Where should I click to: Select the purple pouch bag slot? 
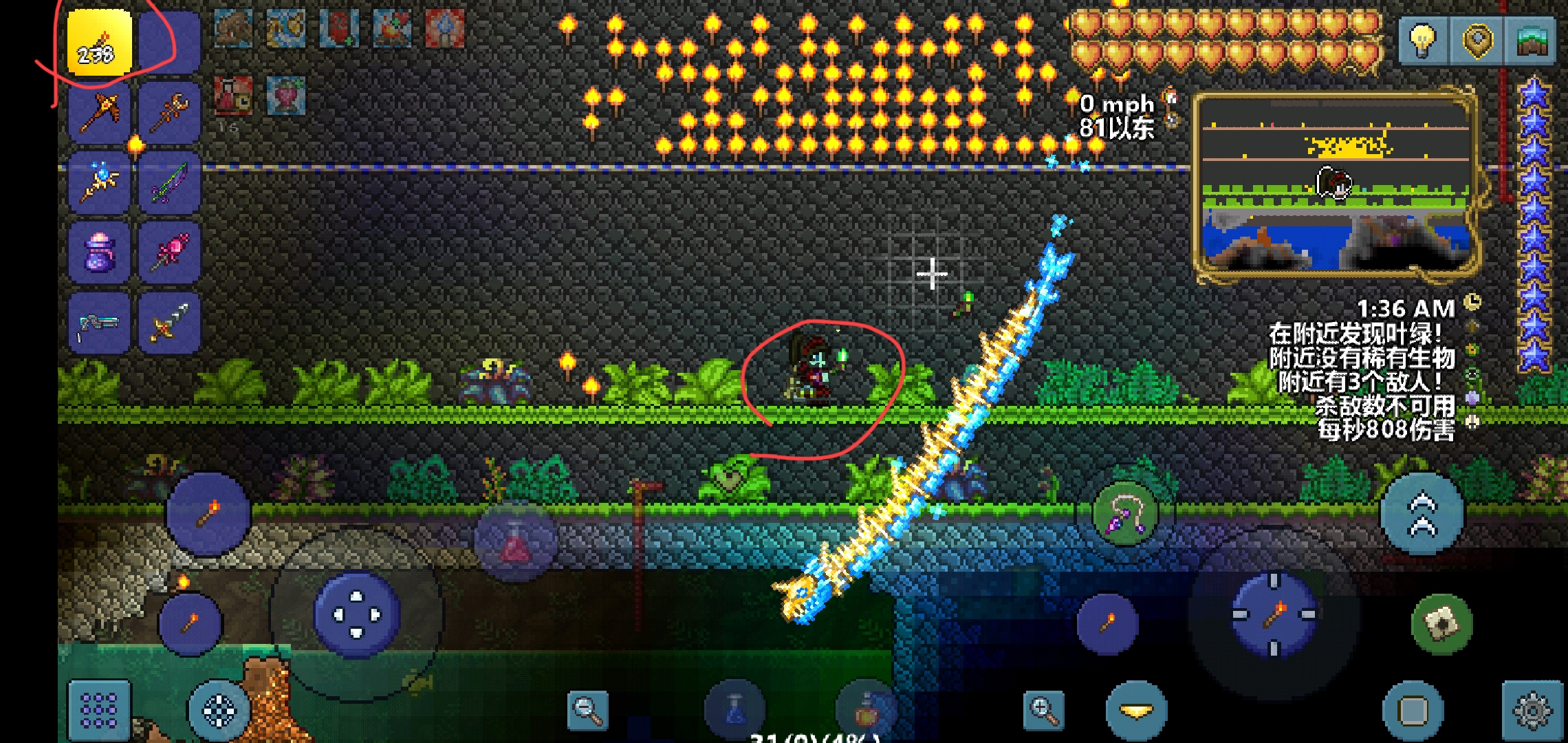pos(99,252)
